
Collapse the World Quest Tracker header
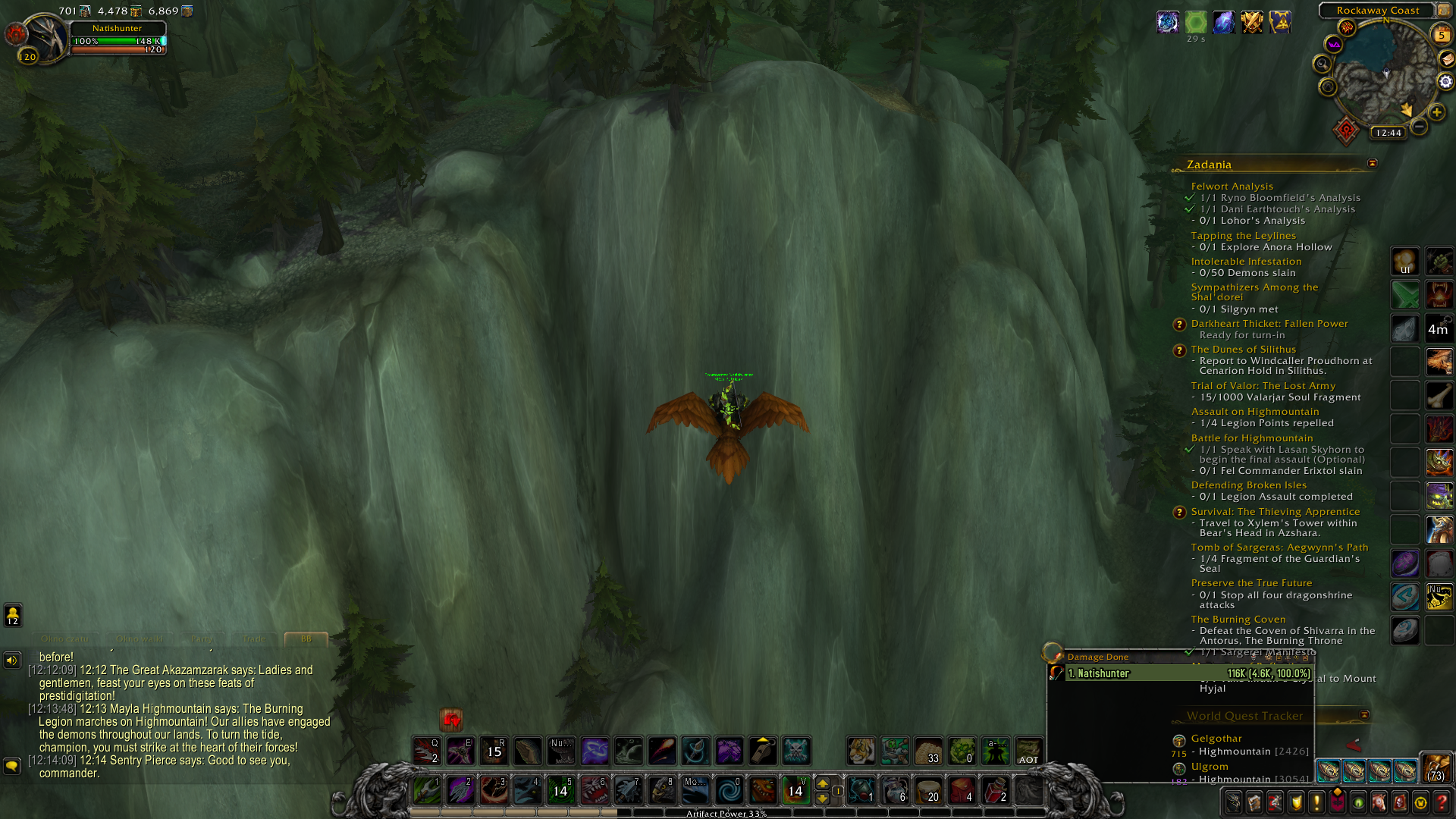click(1364, 715)
